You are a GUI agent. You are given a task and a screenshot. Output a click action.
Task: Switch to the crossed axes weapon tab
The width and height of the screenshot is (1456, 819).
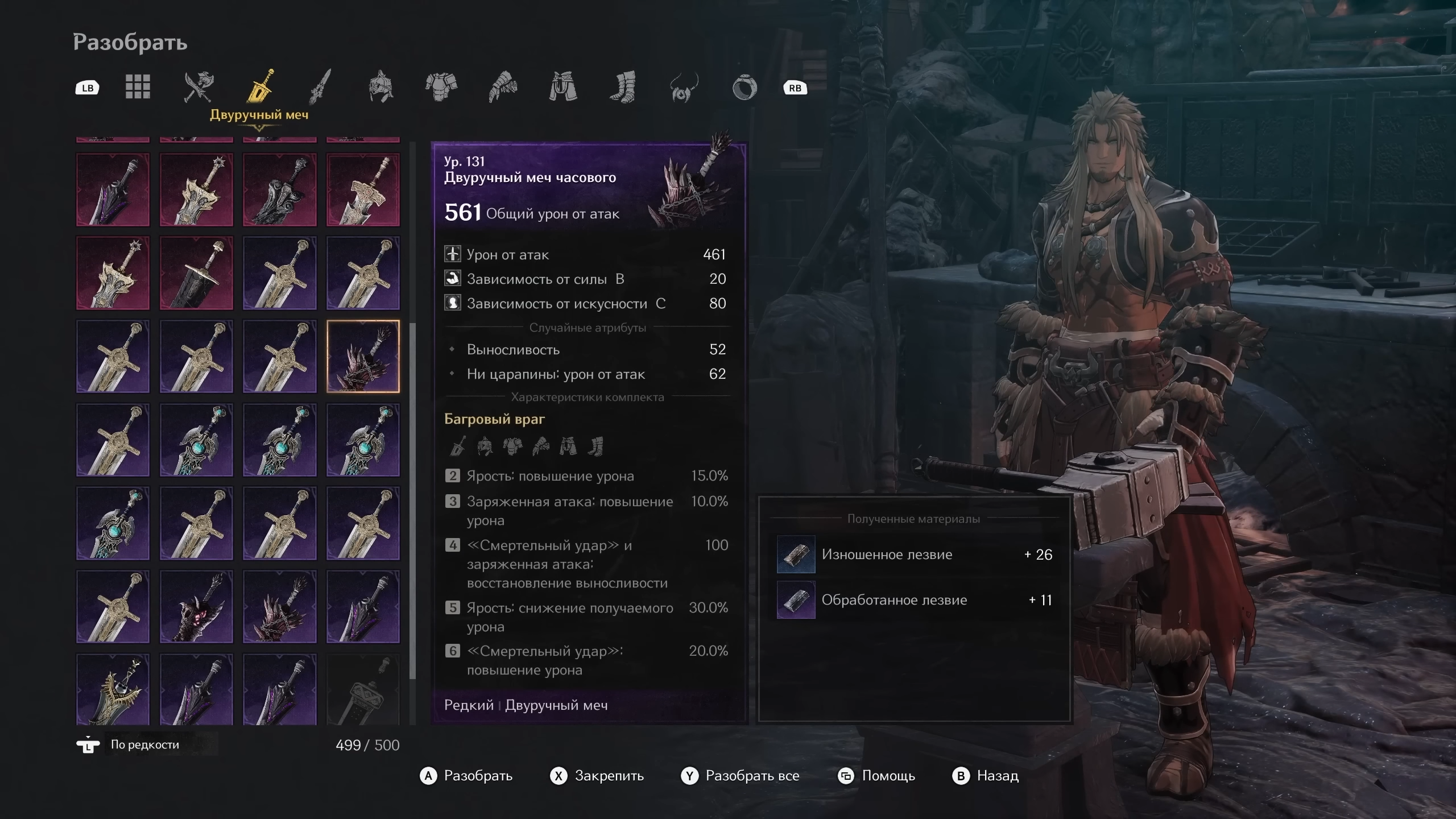(x=198, y=87)
